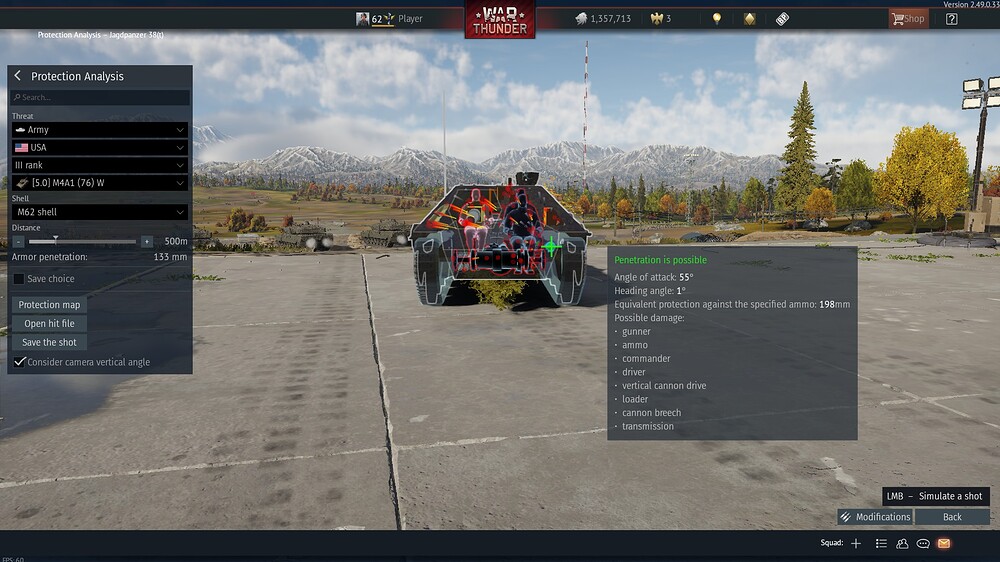Focus the Search field in Protection Analysis
Image resolution: width=1000 pixels, height=562 pixels.
point(100,98)
